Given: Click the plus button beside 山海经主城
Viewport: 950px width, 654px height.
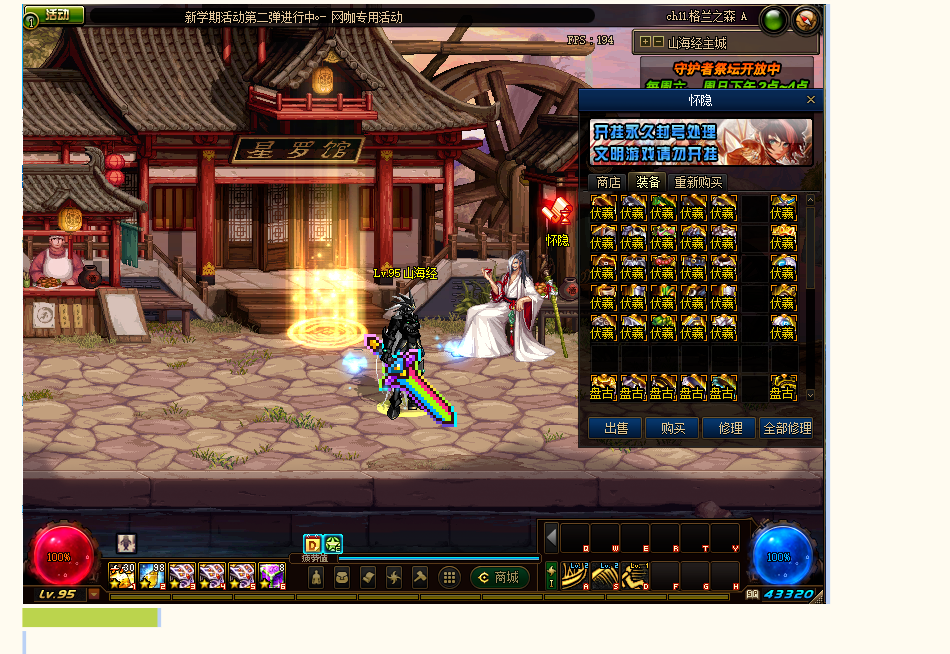Looking at the screenshot, I should [x=645, y=42].
